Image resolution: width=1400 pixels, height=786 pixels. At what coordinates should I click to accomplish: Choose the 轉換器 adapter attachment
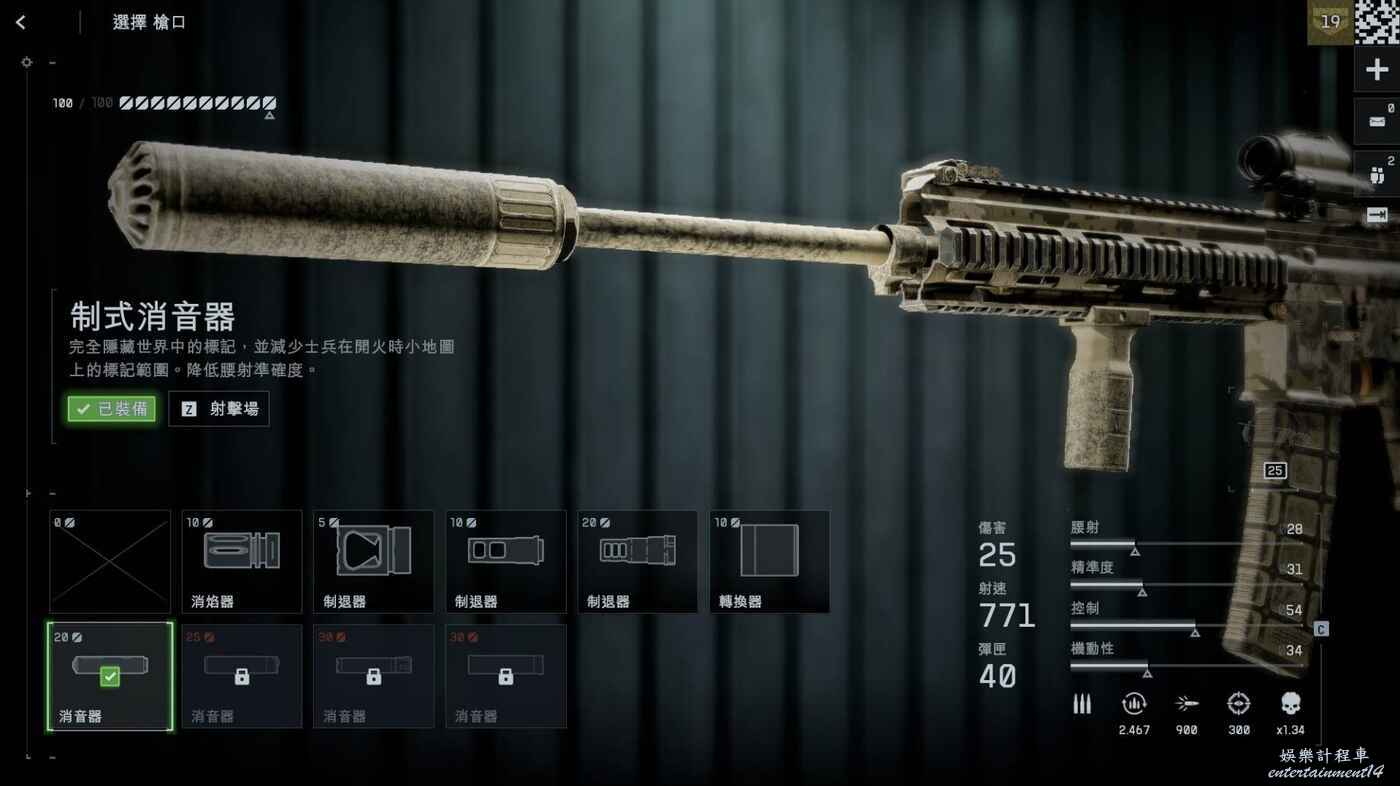770,562
